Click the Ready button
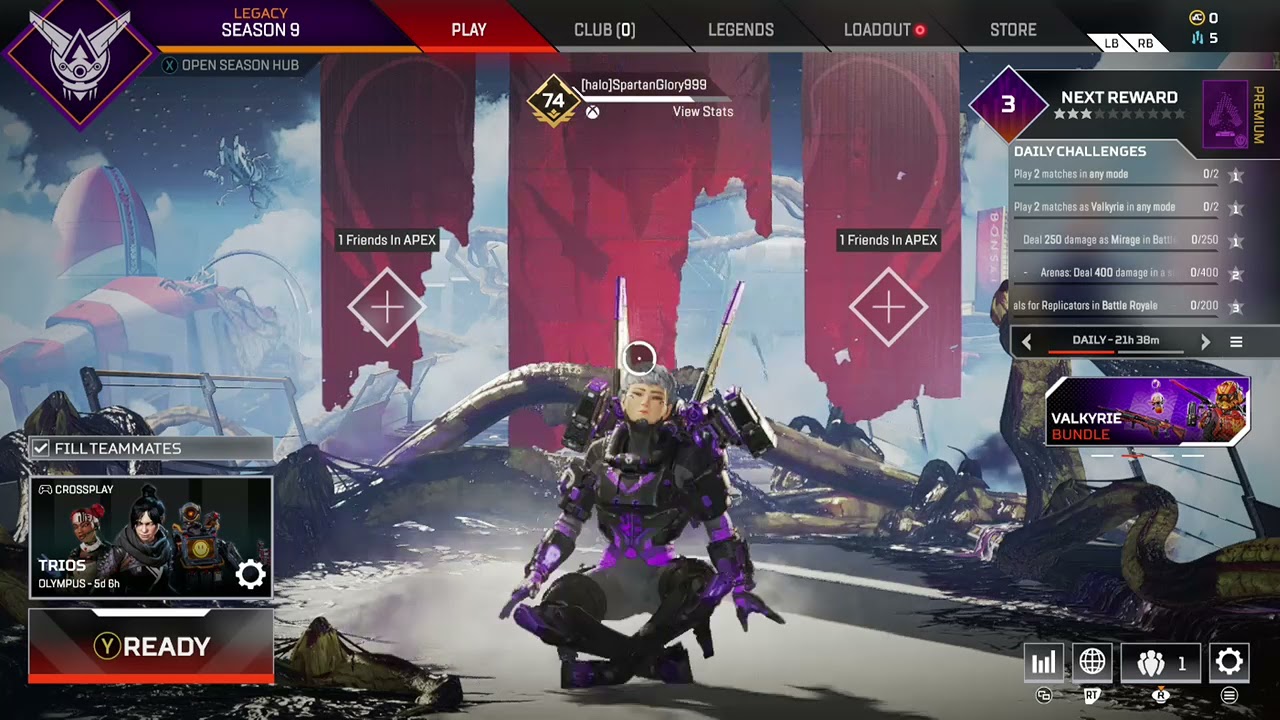Screen dimensions: 1280x720 pos(151,646)
